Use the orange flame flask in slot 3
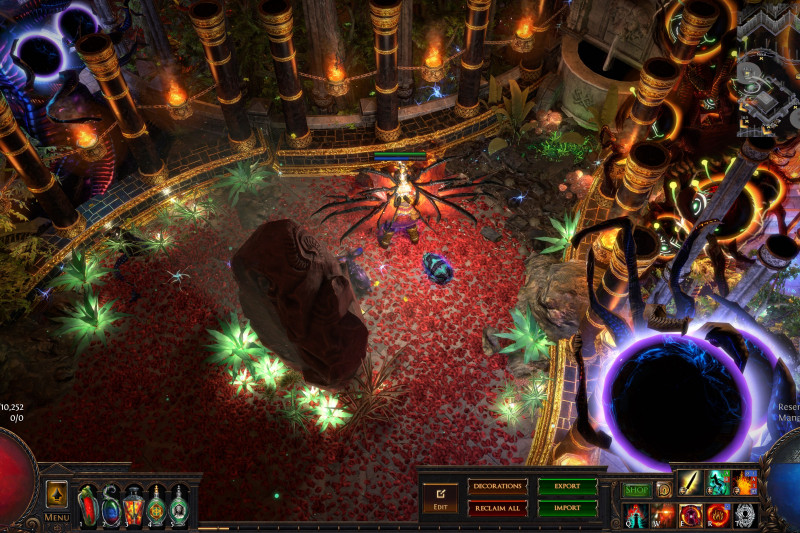Image resolution: width=800 pixels, height=533 pixels. [134, 505]
